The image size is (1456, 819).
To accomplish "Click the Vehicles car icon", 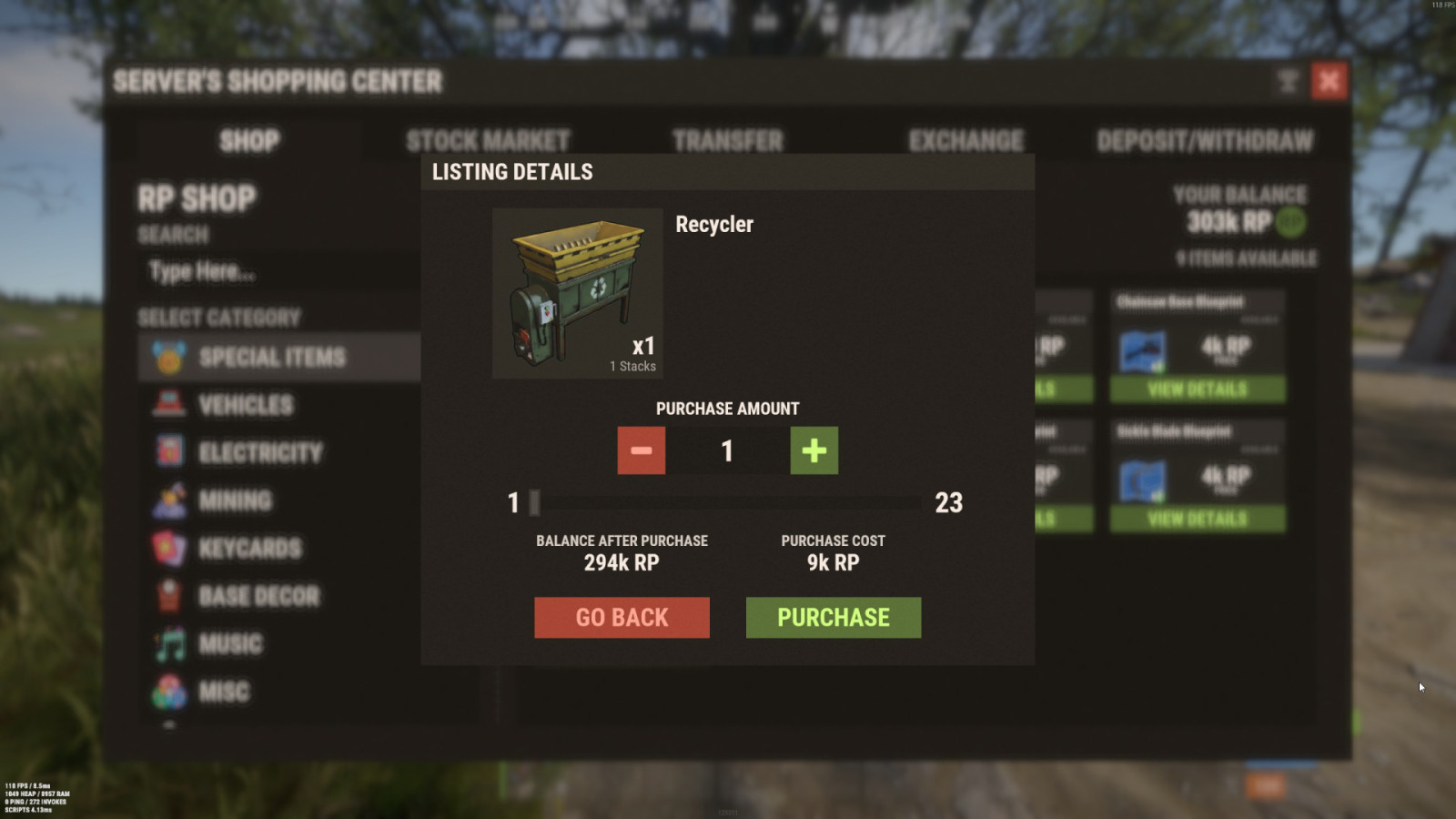I will tap(167, 405).
